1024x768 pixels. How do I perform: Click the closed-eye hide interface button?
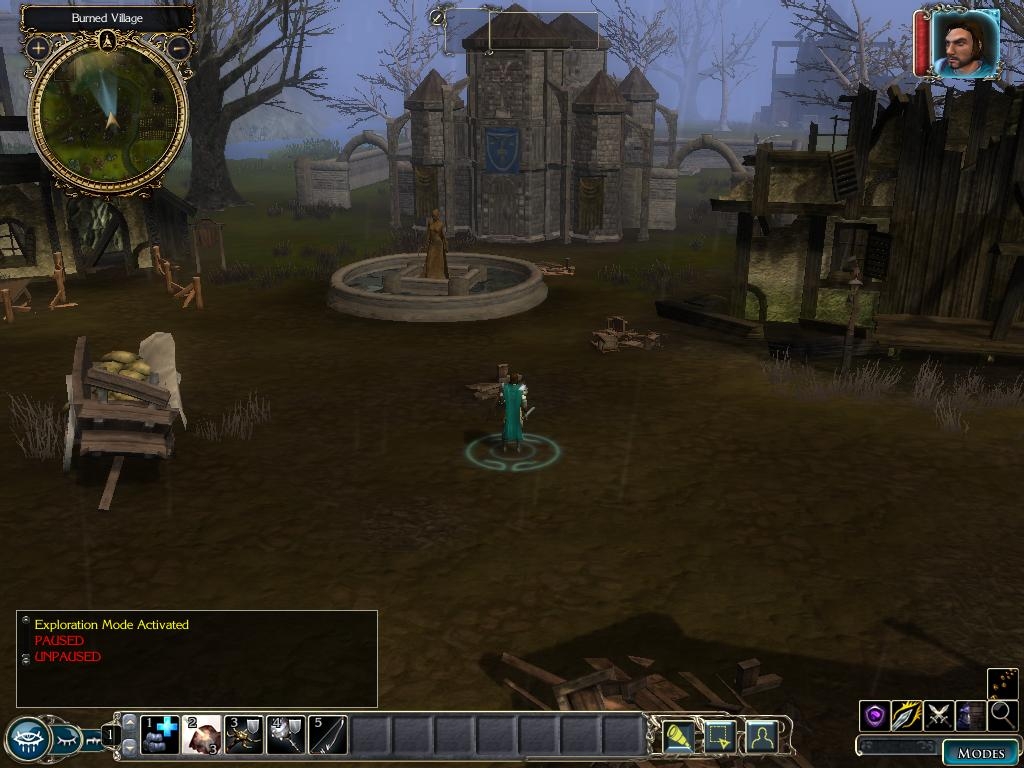tap(66, 740)
